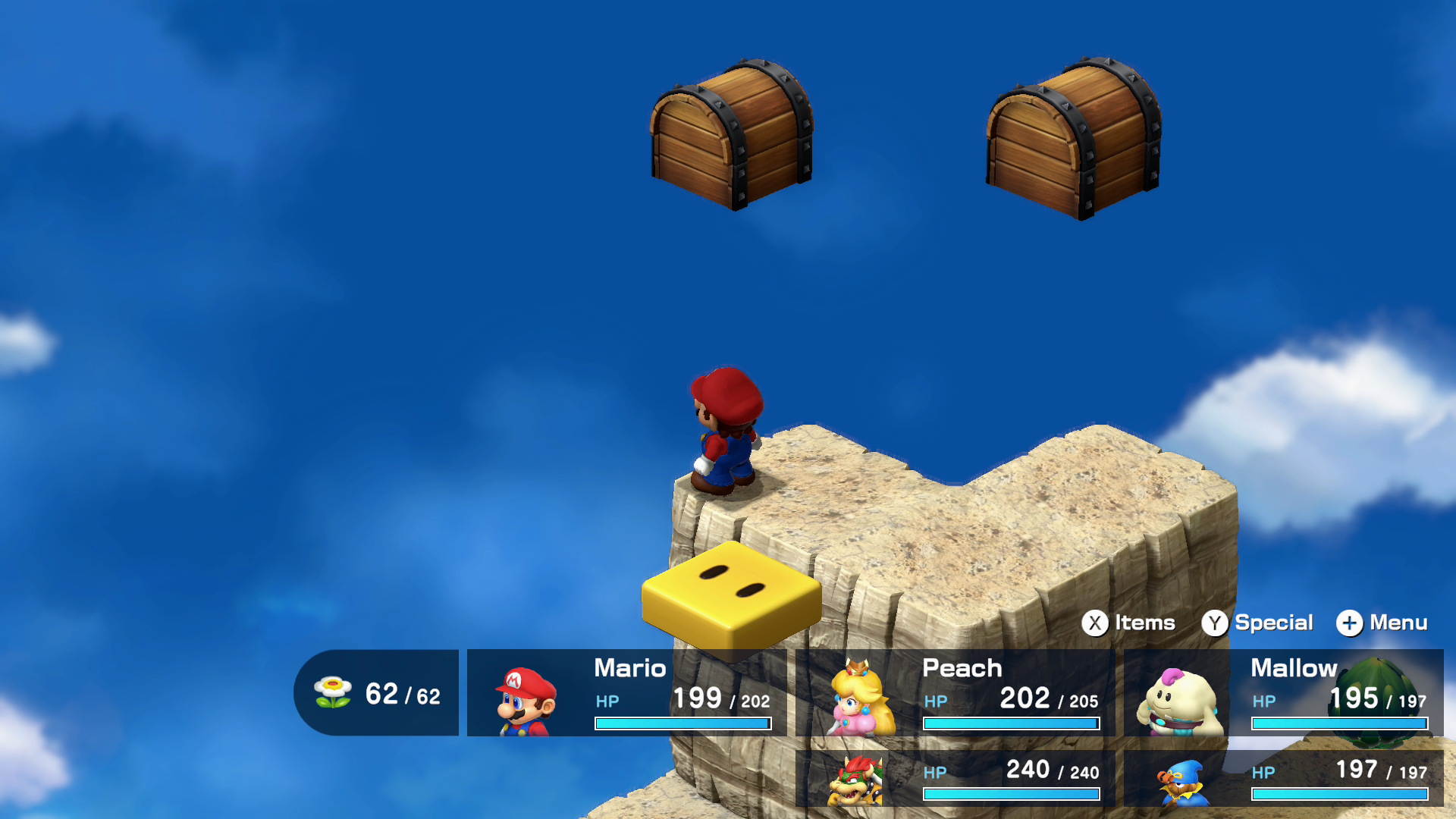Open the Special moves list
Viewport: 1456px width, 819px height.
pos(1257,623)
